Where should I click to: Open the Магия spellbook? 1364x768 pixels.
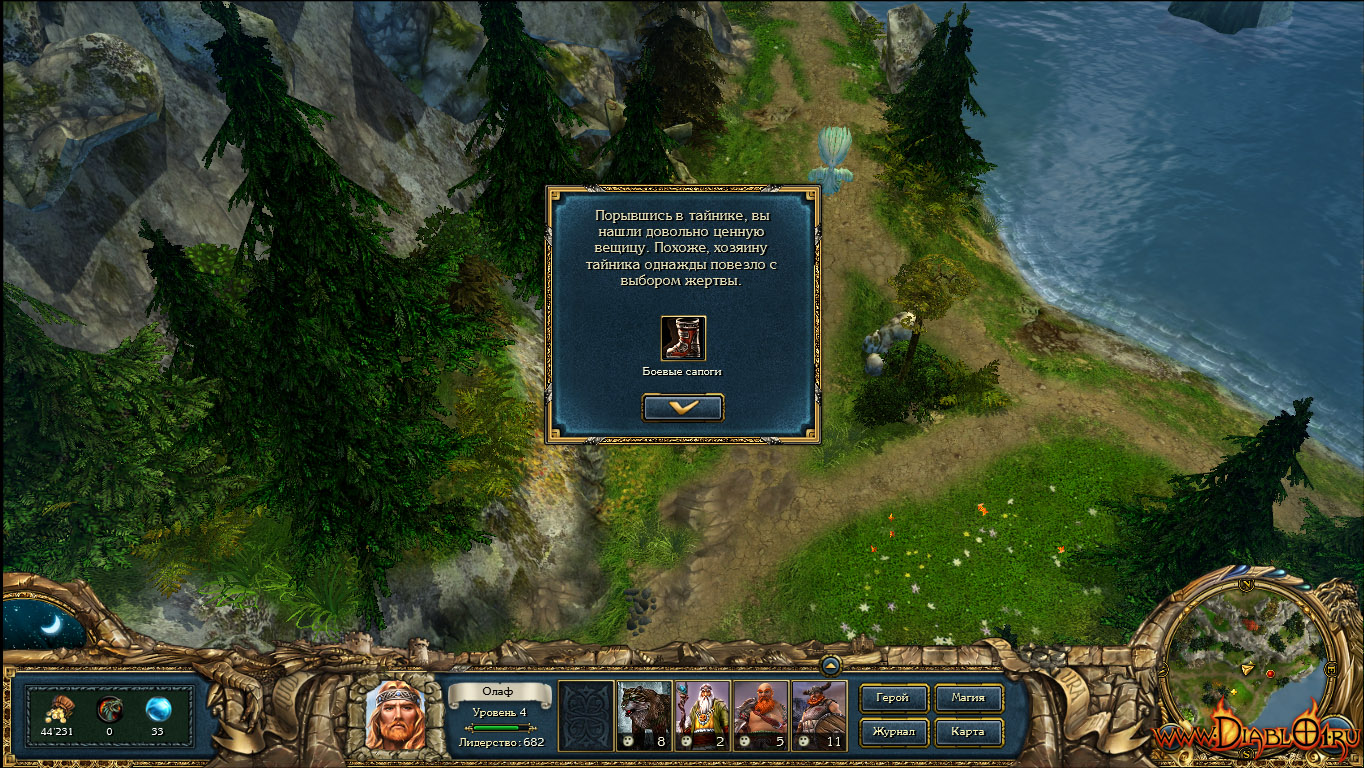point(967,698)
